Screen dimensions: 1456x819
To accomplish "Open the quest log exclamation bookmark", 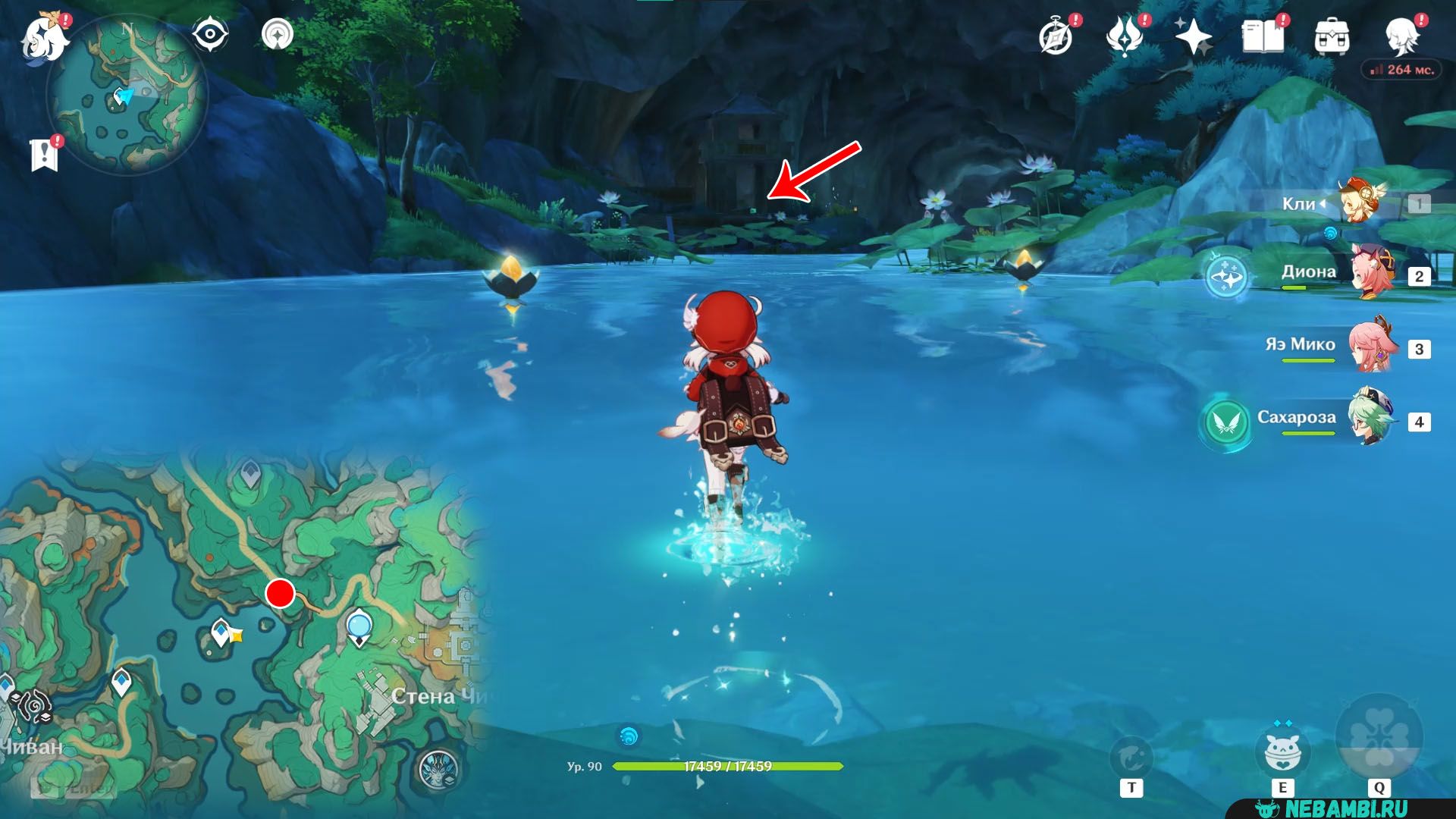I will click(45, 154).
